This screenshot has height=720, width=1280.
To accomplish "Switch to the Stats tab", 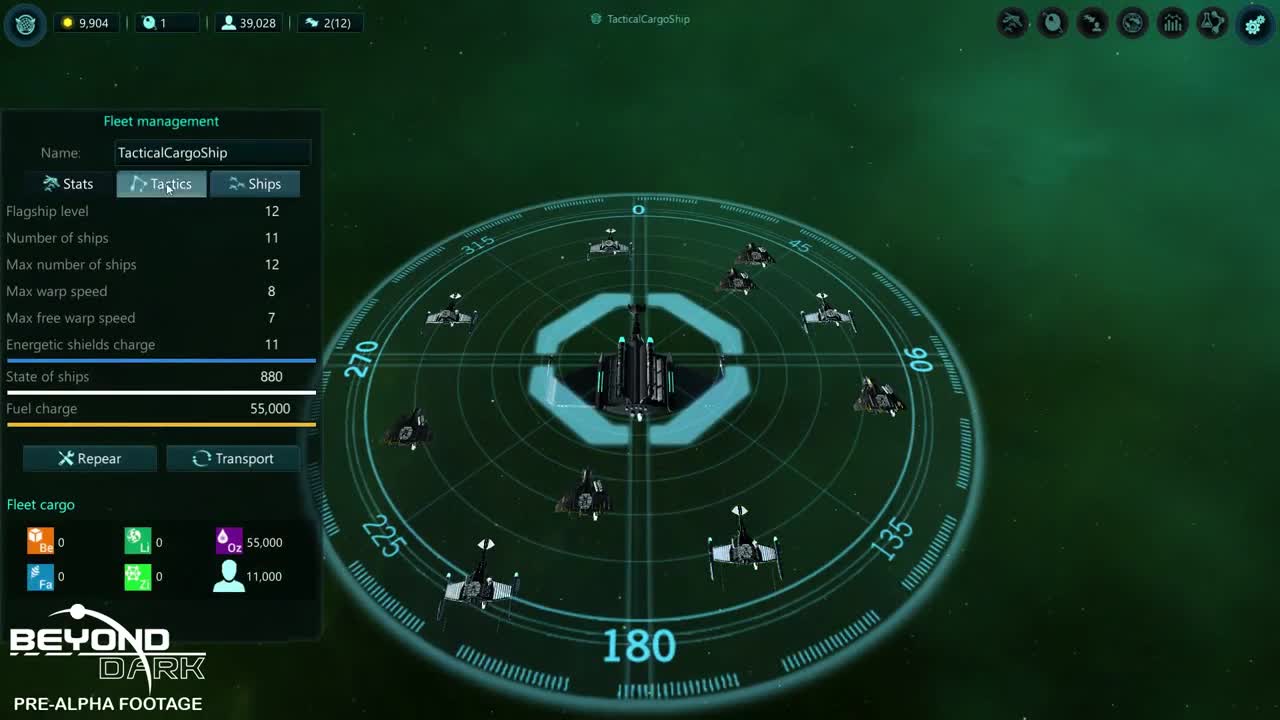I will pyautogui.click(x=67, y=183).
